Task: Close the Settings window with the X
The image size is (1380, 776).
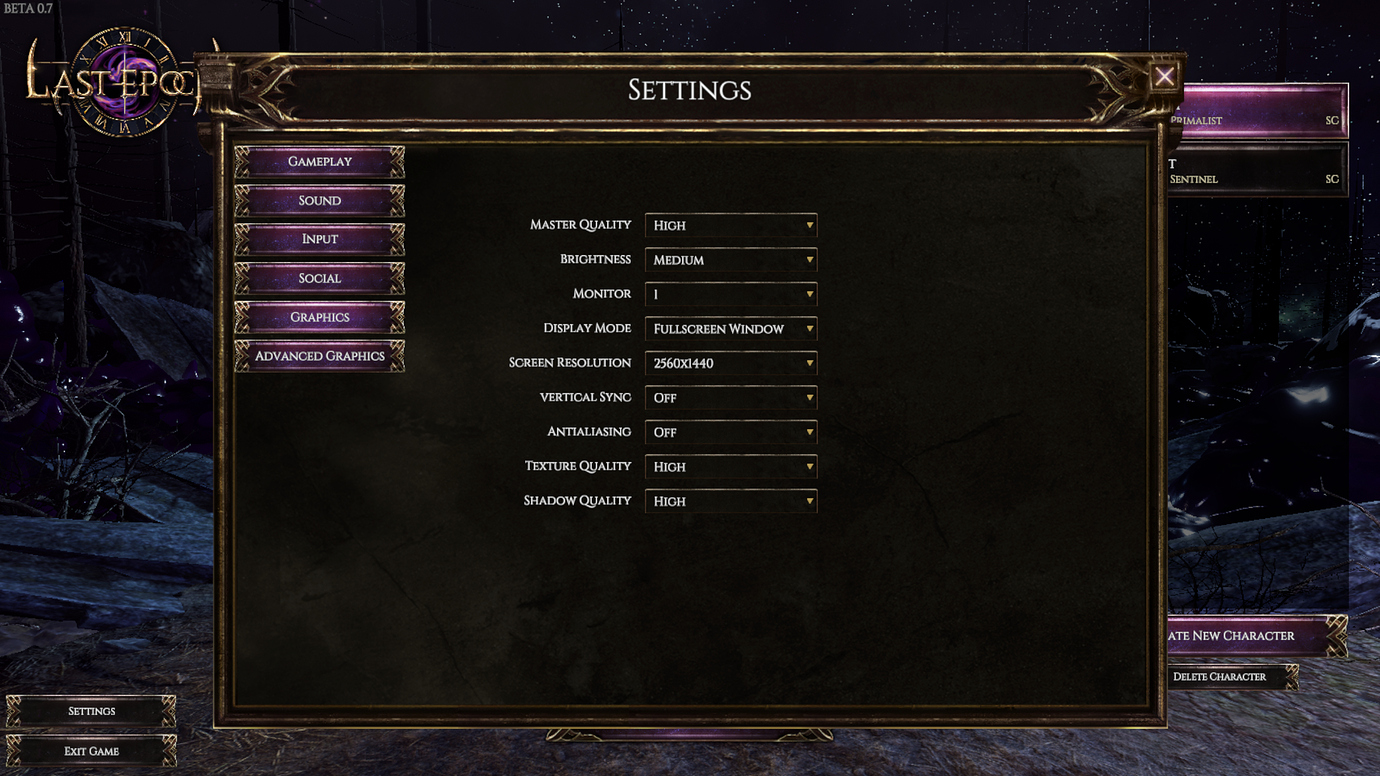Action: 1164,77
